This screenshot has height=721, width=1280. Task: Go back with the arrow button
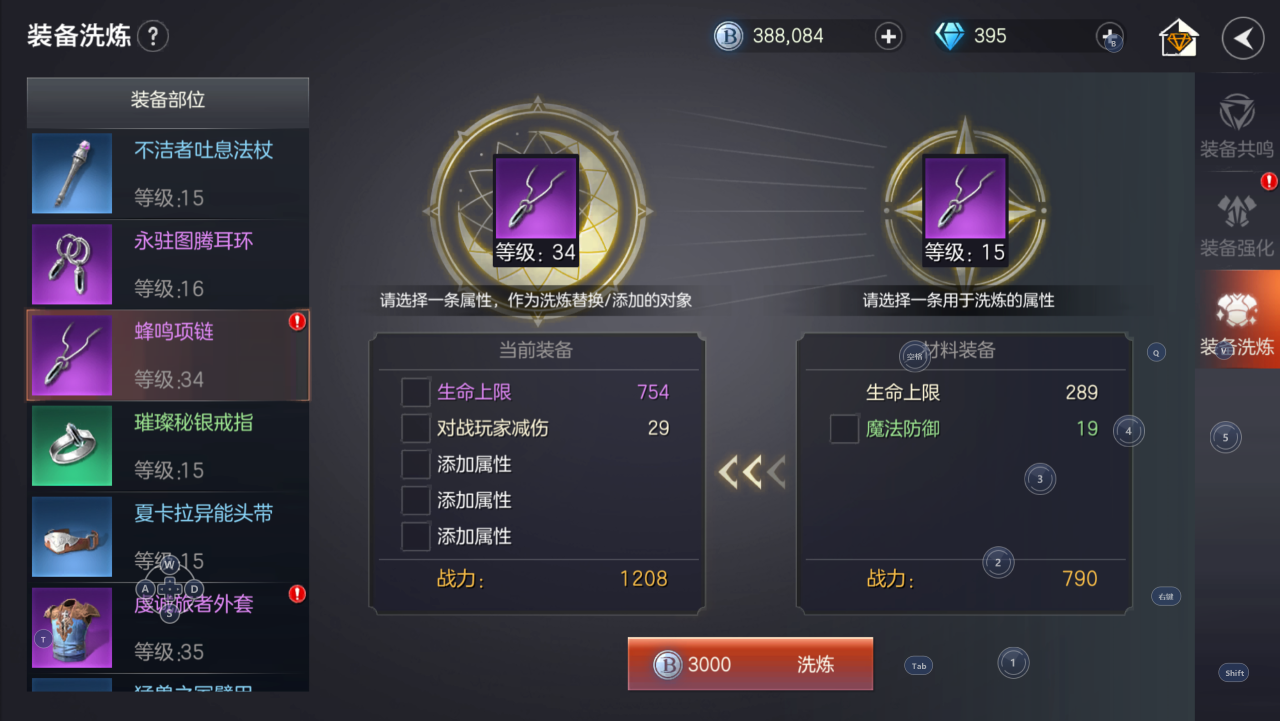1243,39
